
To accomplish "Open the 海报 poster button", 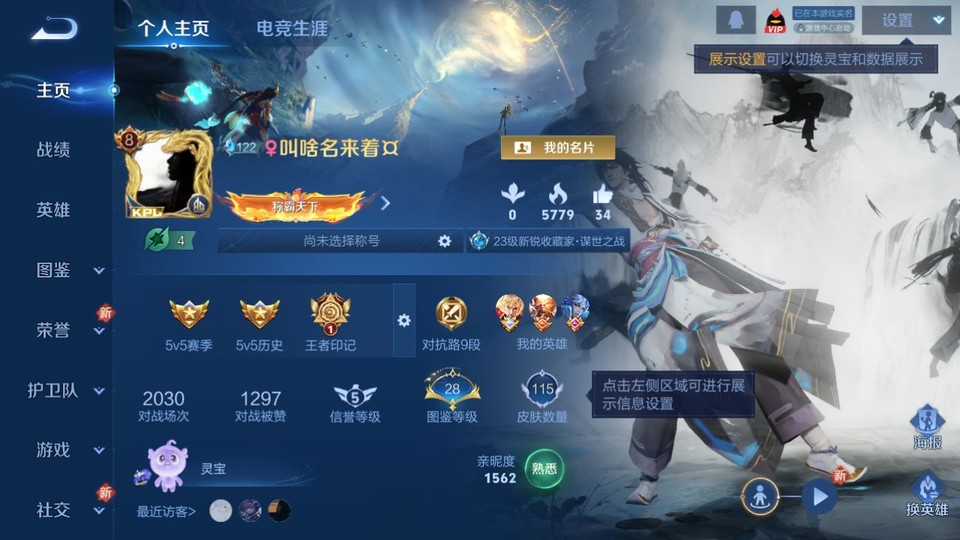I will click(926, 427).
